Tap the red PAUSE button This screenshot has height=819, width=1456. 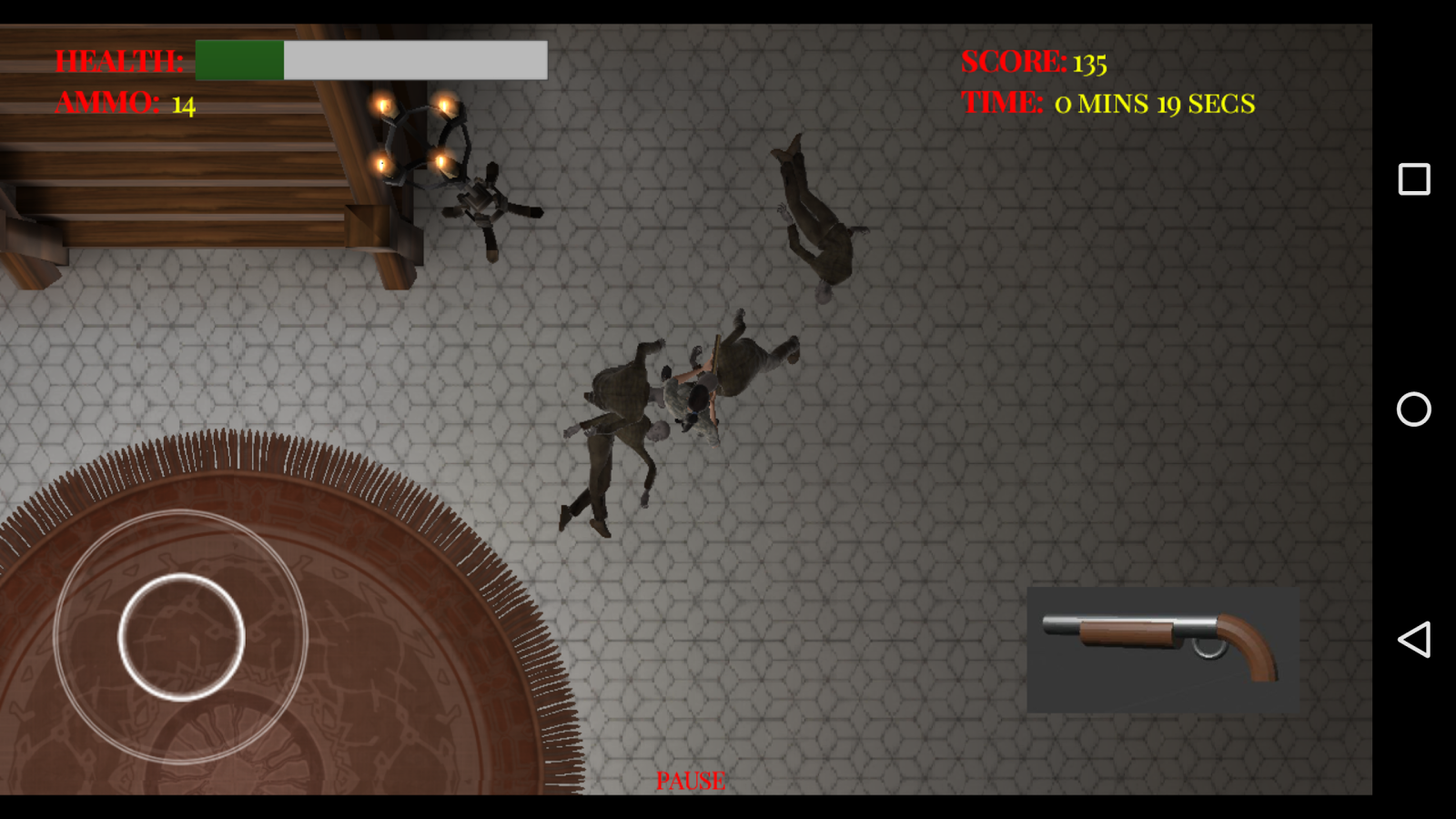click(x=691, y=781)
